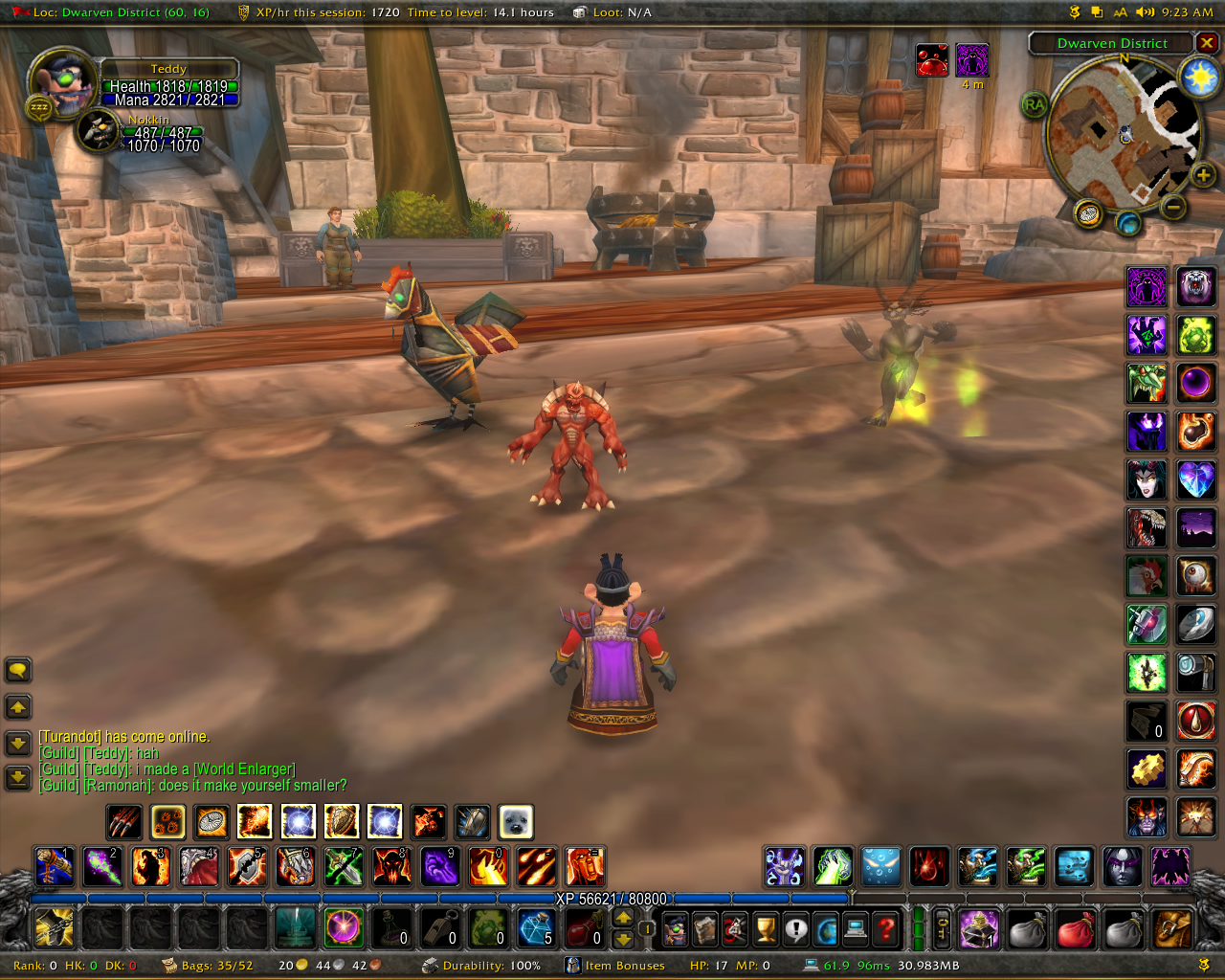
Task: Open the gold trophy goblet micro menu button
Action: [x=766, y=928]
